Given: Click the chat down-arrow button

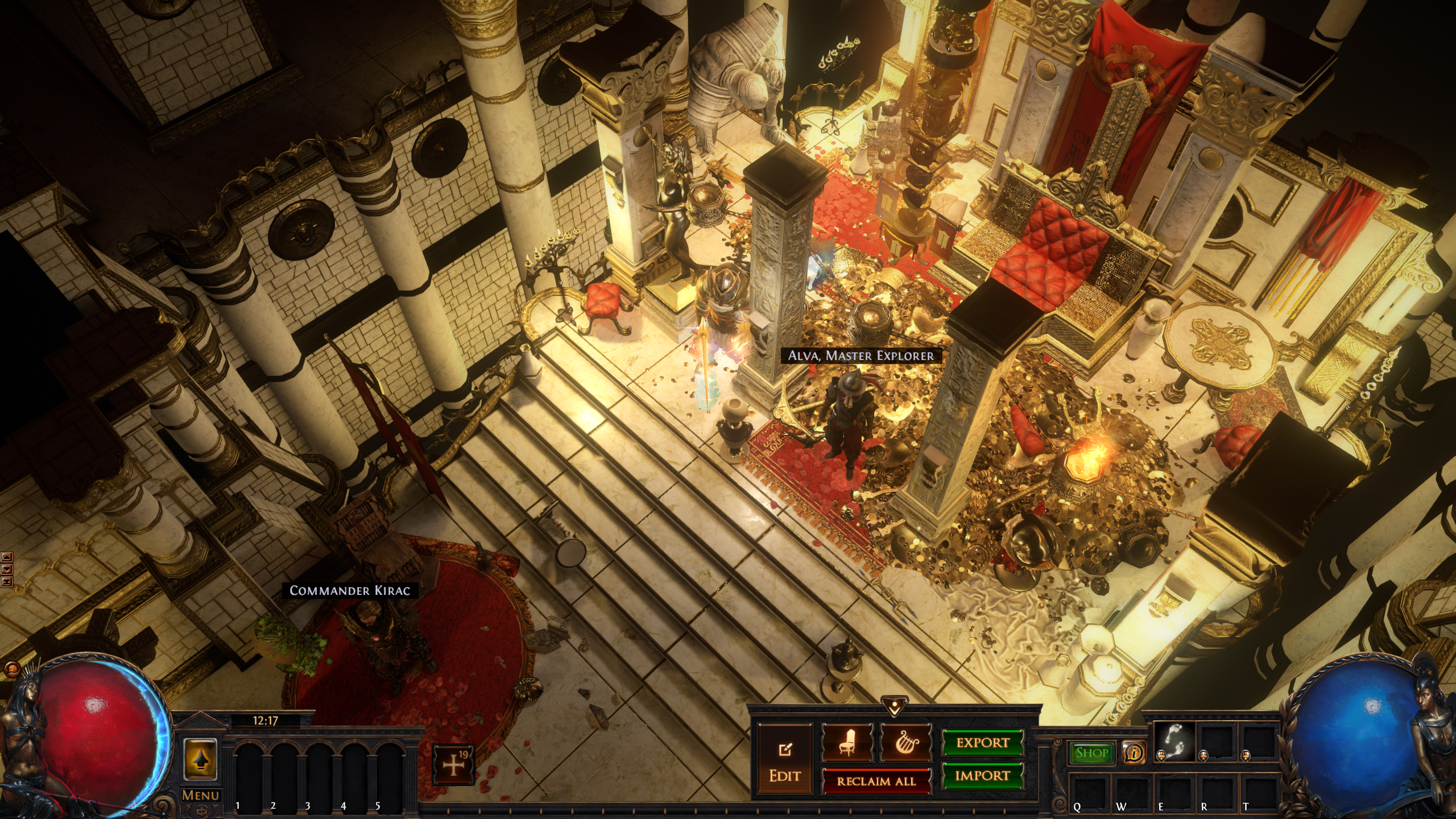Looking at the screenshot, I should coord(6,569).
